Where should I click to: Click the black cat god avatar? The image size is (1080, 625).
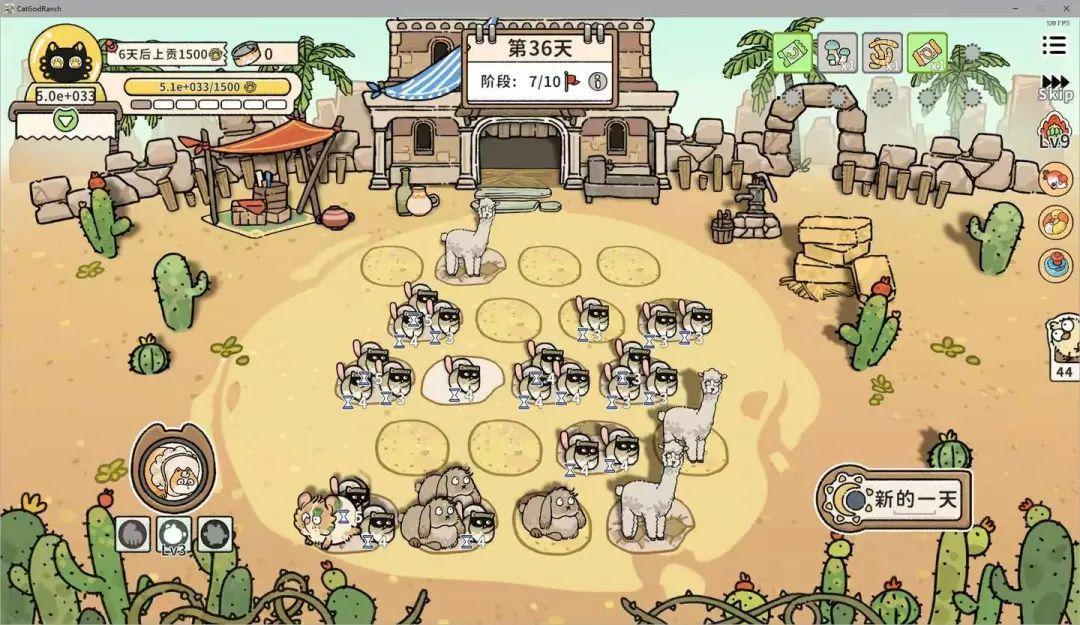65,60
